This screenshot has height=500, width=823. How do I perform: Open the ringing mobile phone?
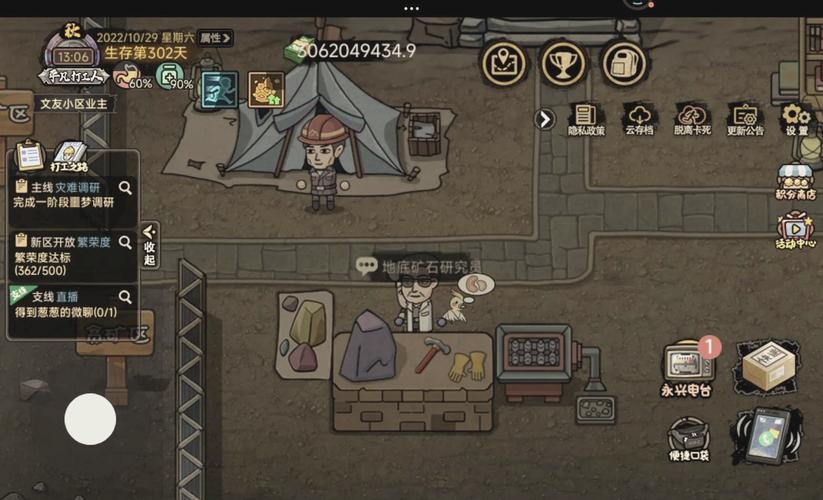click(x=766, y=436)
